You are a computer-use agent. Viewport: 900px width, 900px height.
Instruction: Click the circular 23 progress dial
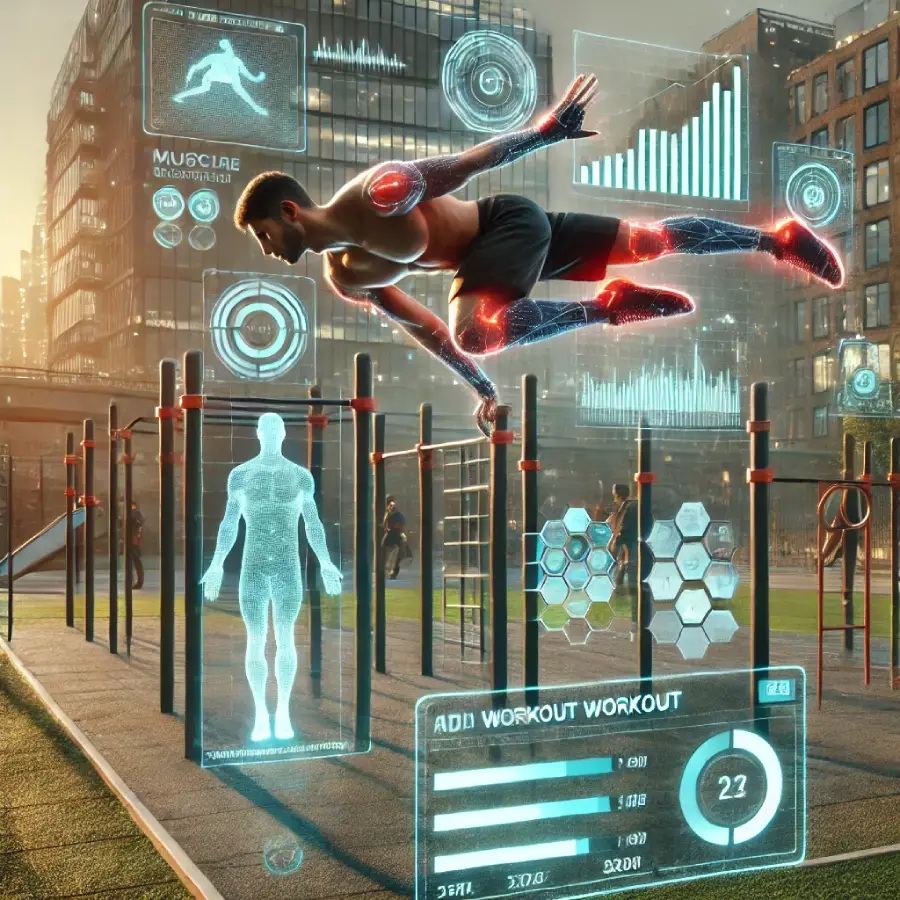(730, 786)
